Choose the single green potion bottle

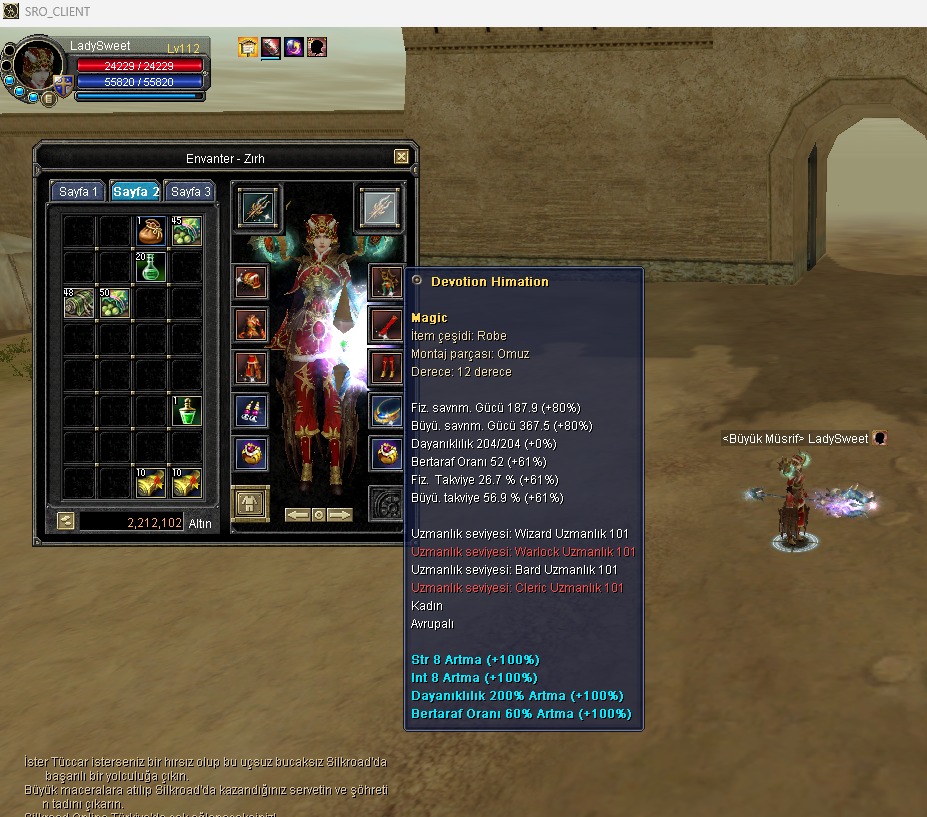pos(187,411)
